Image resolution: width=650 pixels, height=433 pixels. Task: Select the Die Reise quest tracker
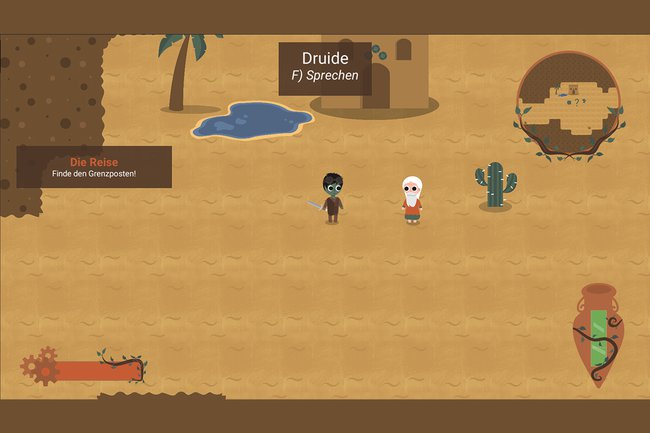95,167
